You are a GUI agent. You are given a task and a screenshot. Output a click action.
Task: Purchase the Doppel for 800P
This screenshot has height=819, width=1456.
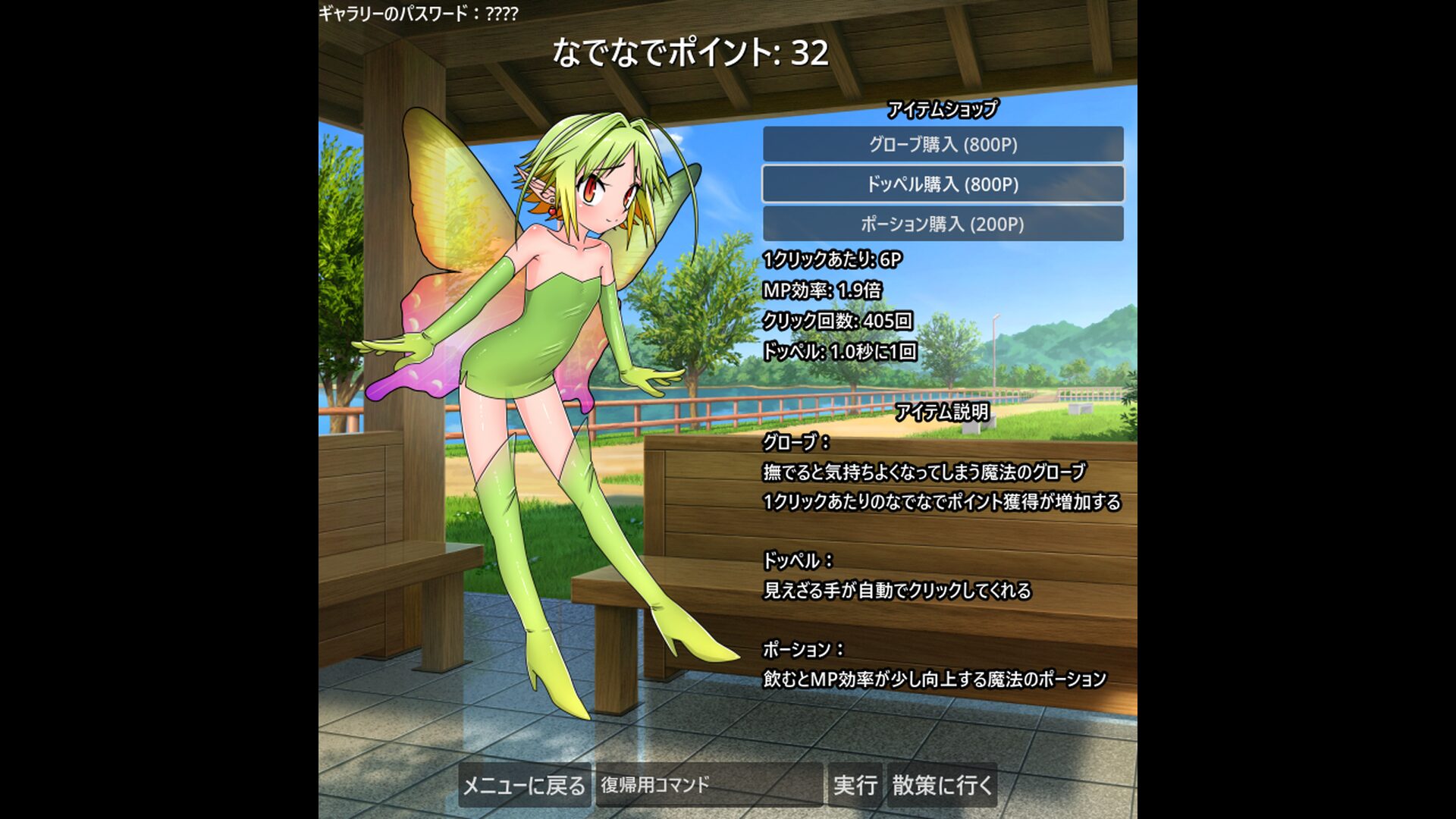point(943,184)
